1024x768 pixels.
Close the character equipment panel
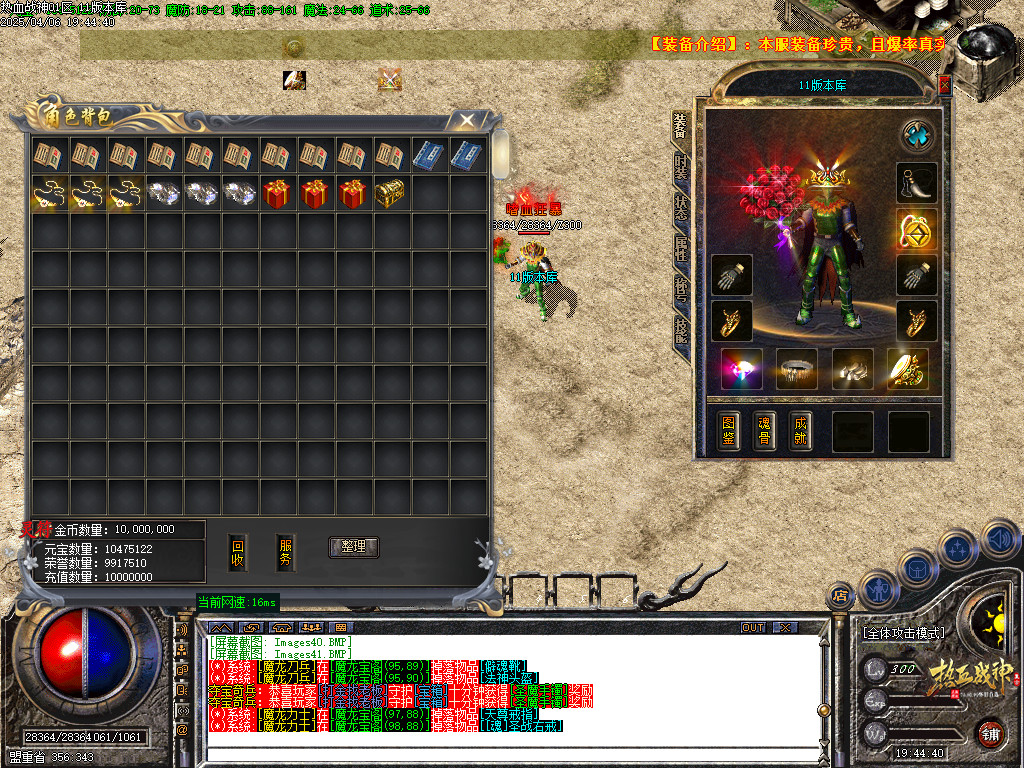tap(945, 85)
